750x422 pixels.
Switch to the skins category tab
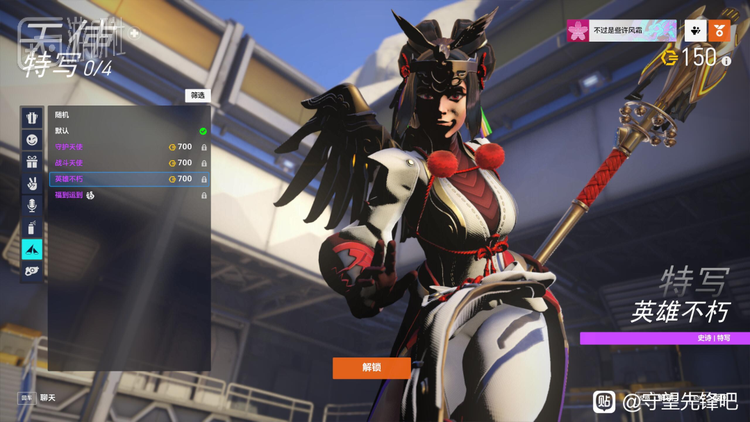pyautogui.click(x=33, y=117)
